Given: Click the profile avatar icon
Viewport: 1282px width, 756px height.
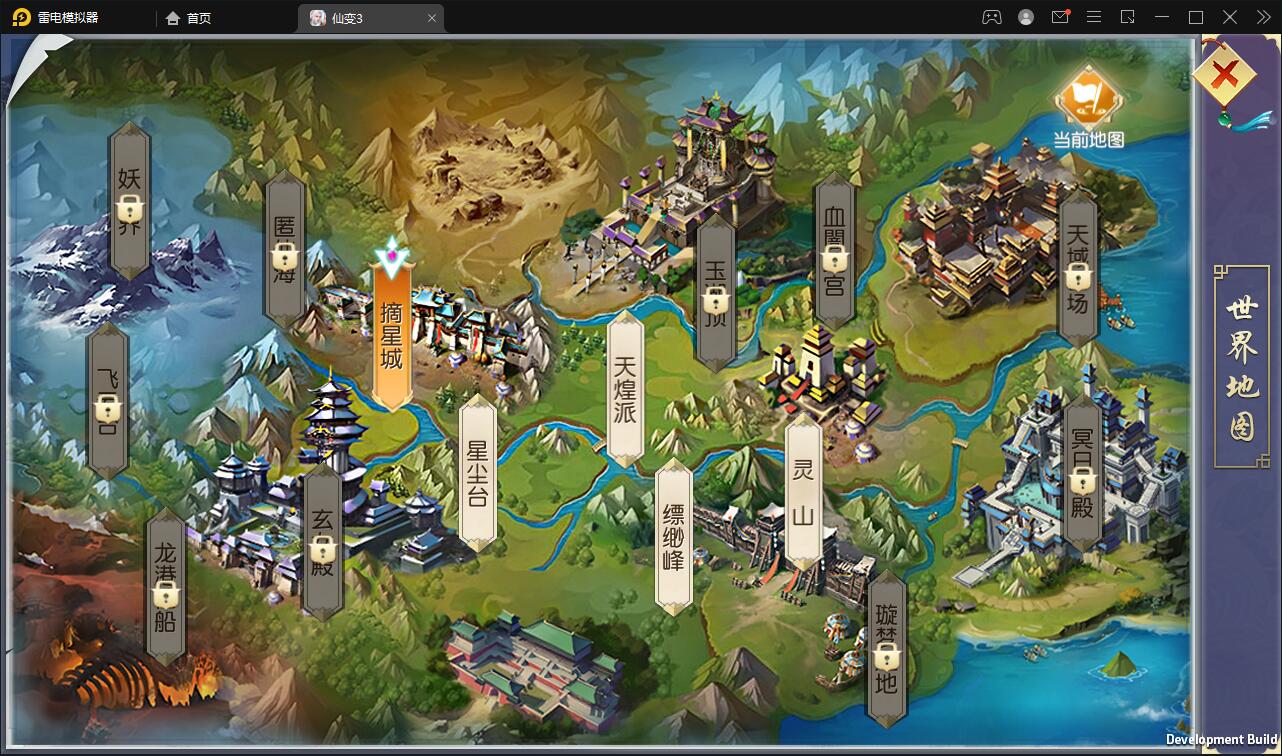Looking at the screenshot, I should click(1025, 17).
